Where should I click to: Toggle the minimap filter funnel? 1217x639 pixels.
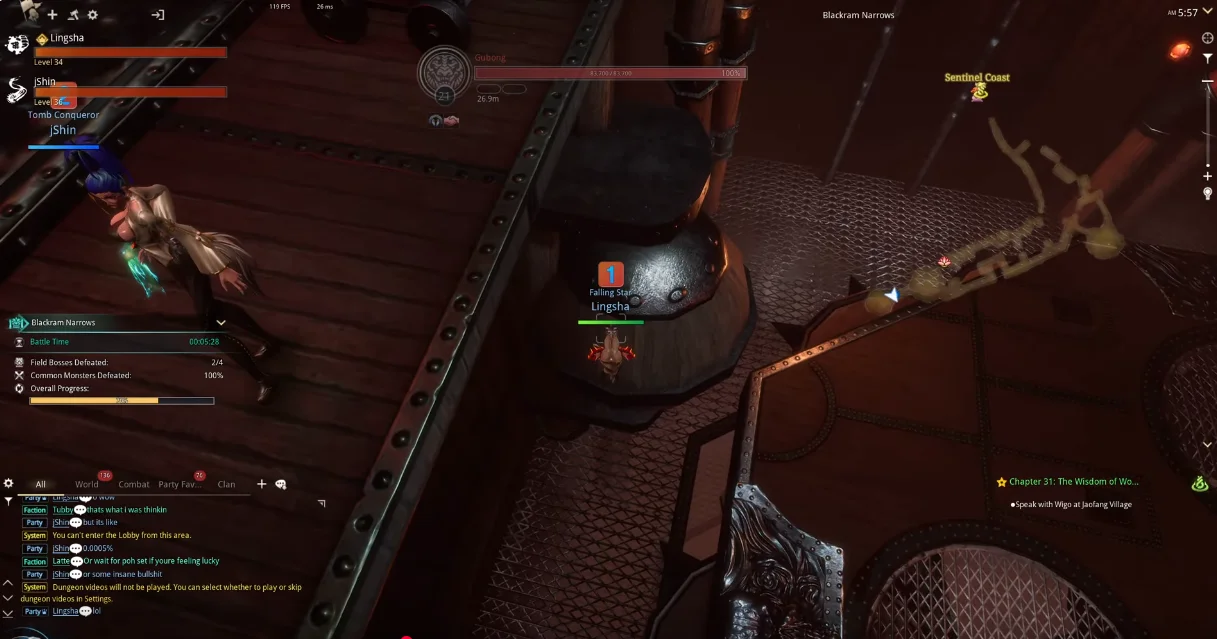[x=1208, y=59]
